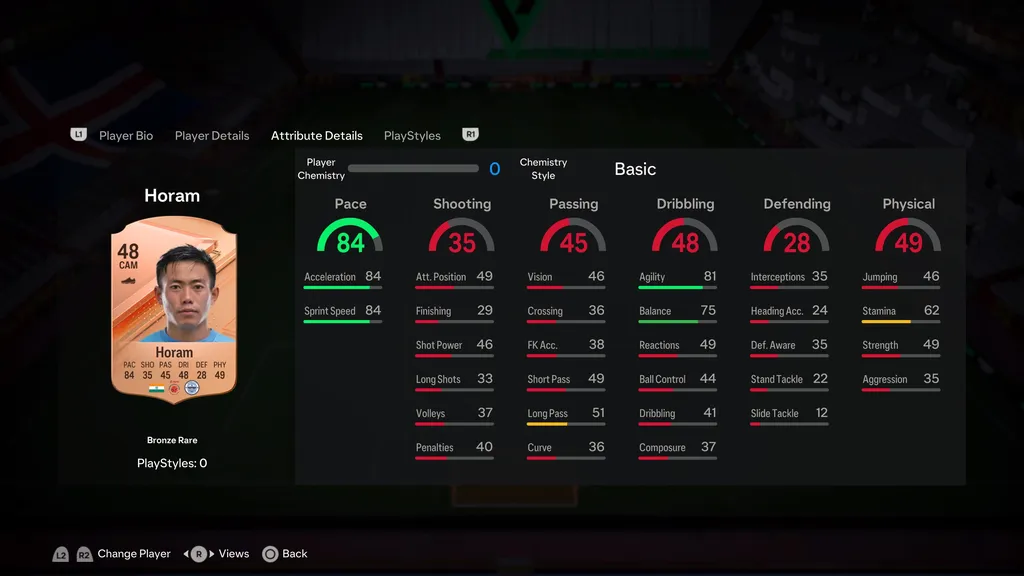The width and height of the screenshot is (1024, 576).
Task: Open the Player Details tab
Action: (x=212, y=136)
